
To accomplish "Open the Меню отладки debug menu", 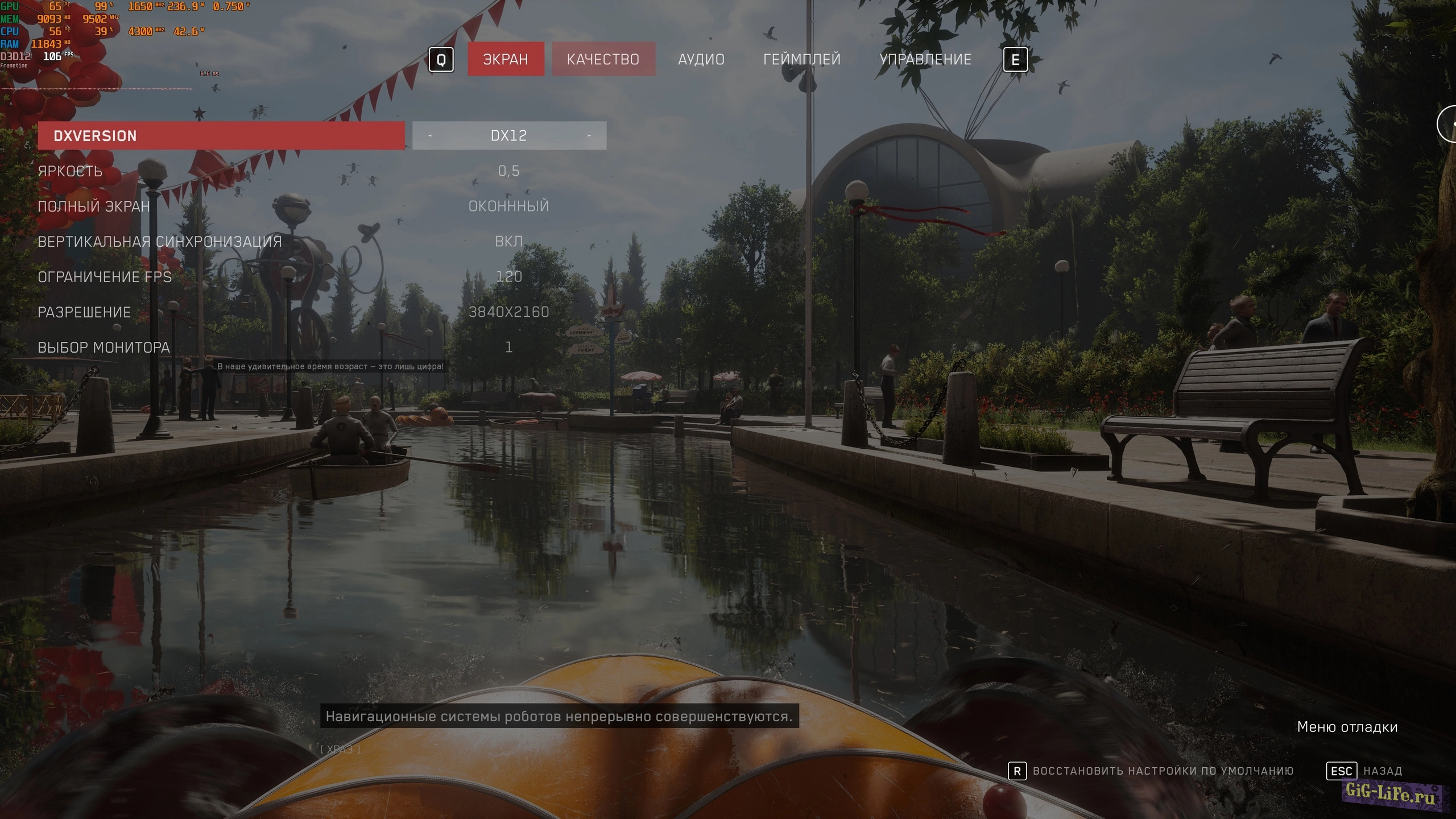I will [x=1347, y=727].
